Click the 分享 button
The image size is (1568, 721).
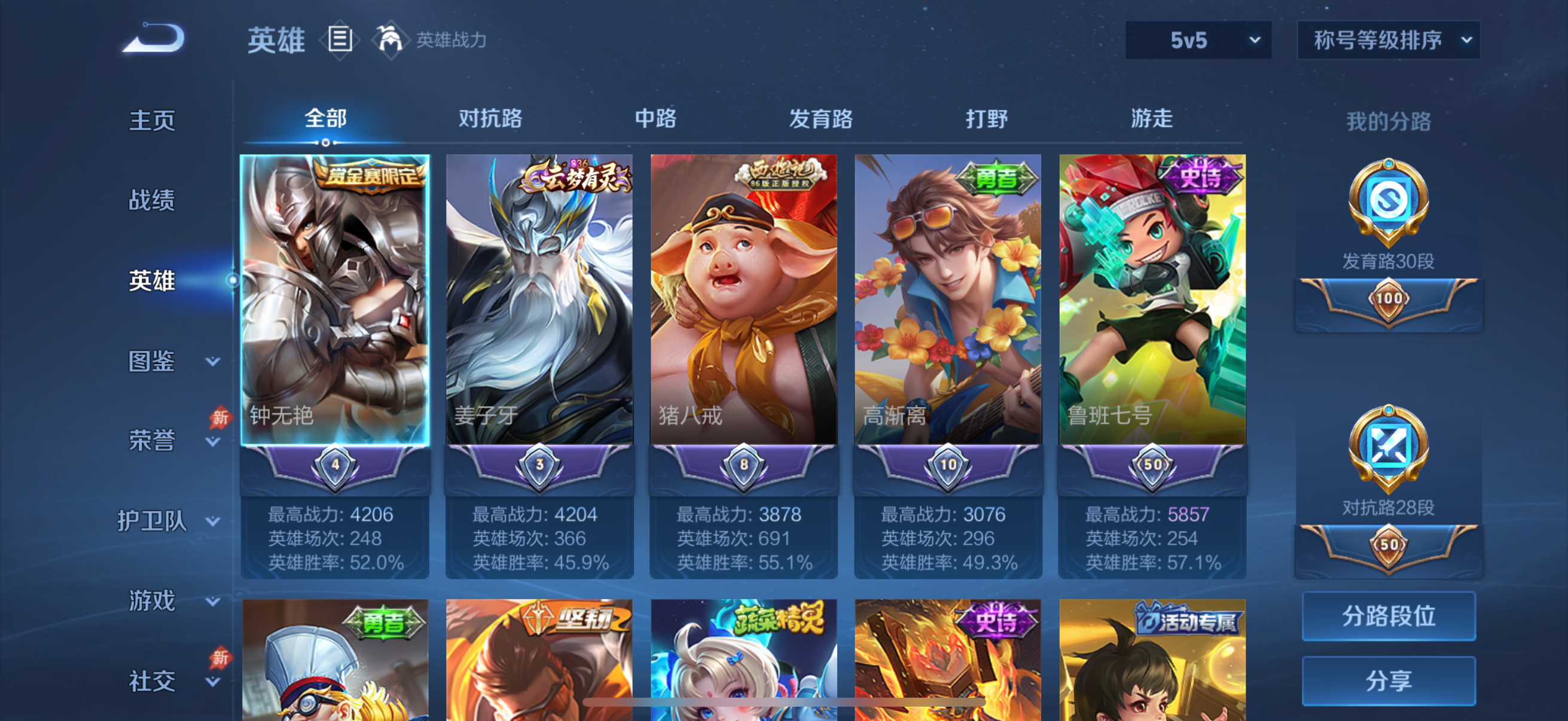click(1390, 681)
